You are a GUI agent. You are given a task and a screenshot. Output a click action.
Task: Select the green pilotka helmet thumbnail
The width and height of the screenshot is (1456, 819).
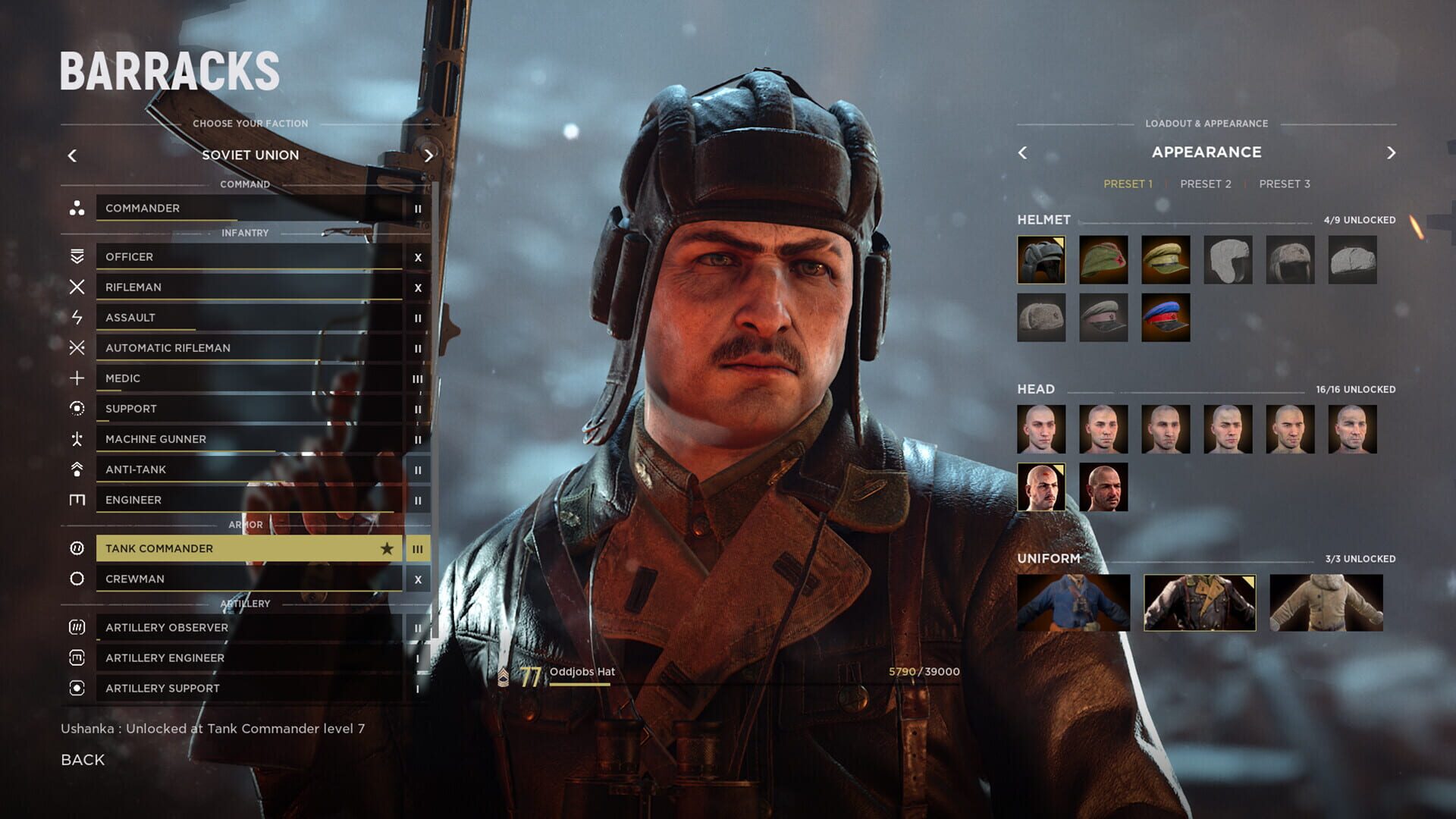click(1103, 260)
